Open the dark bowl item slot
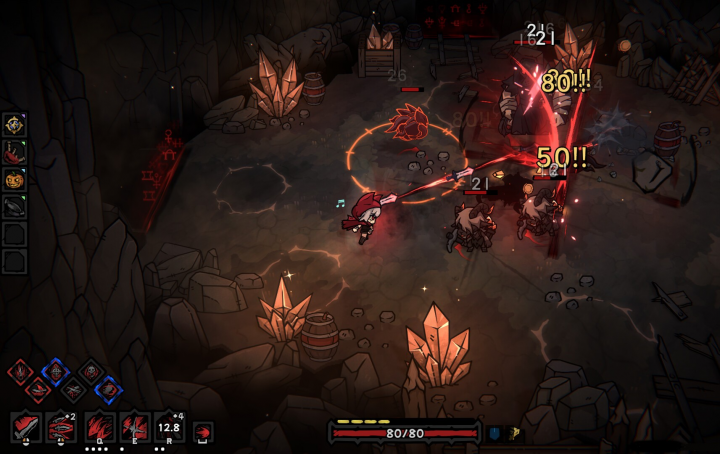Viewport: 720px width, 454px height. (14, 207)
